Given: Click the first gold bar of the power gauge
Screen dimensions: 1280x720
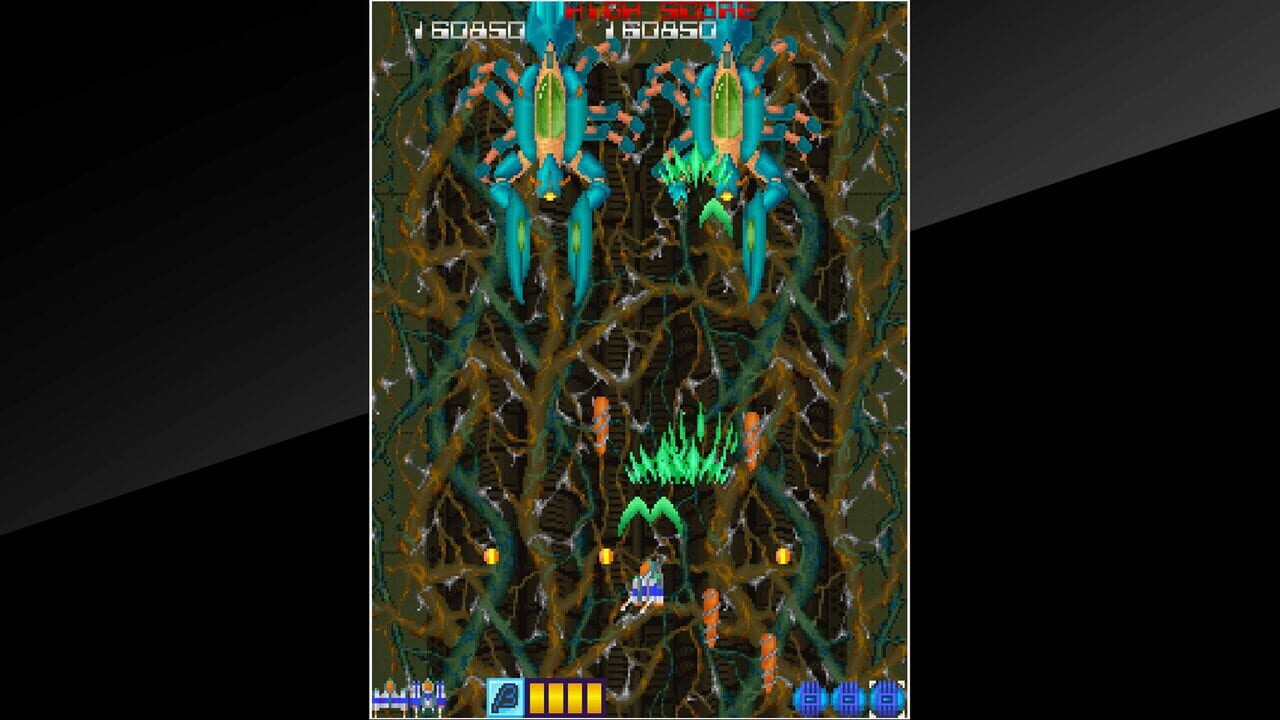Looking at the screenshot, I should (537, 697).
